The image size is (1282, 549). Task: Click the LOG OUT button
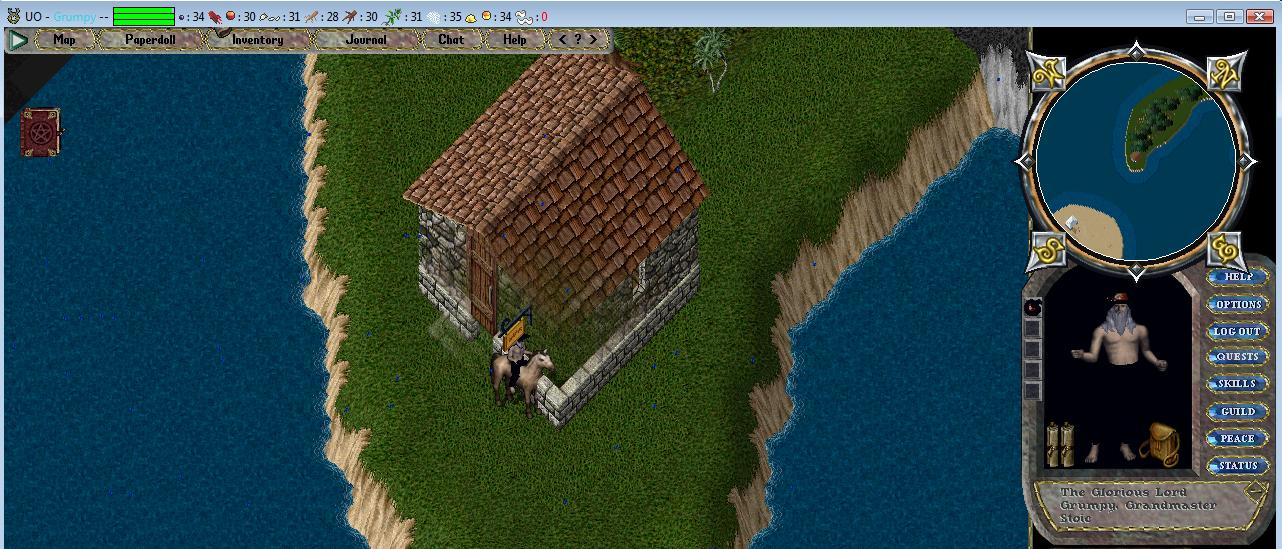point(1237,331)
